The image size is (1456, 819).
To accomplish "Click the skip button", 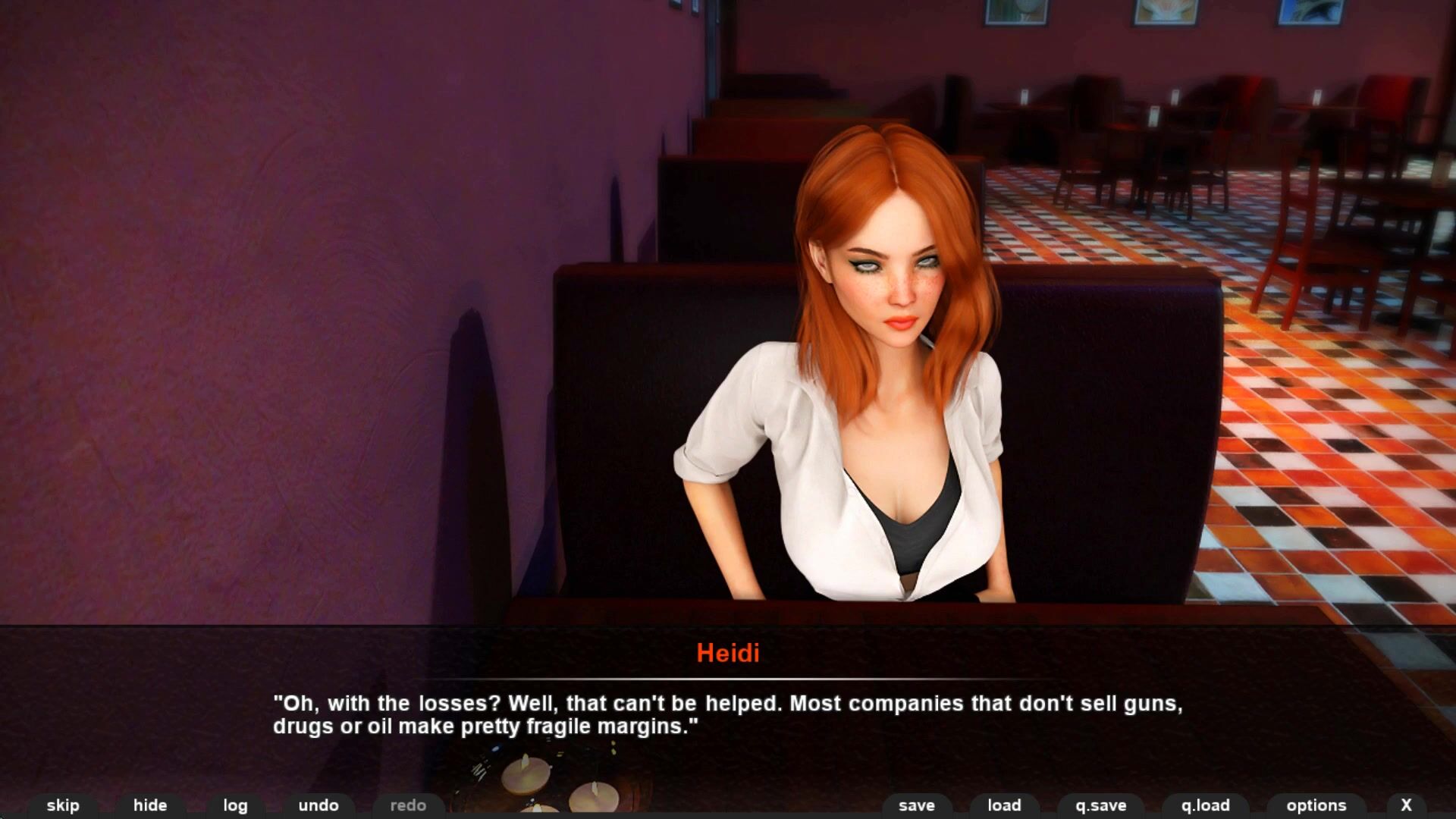I will [x=63, y=805].
